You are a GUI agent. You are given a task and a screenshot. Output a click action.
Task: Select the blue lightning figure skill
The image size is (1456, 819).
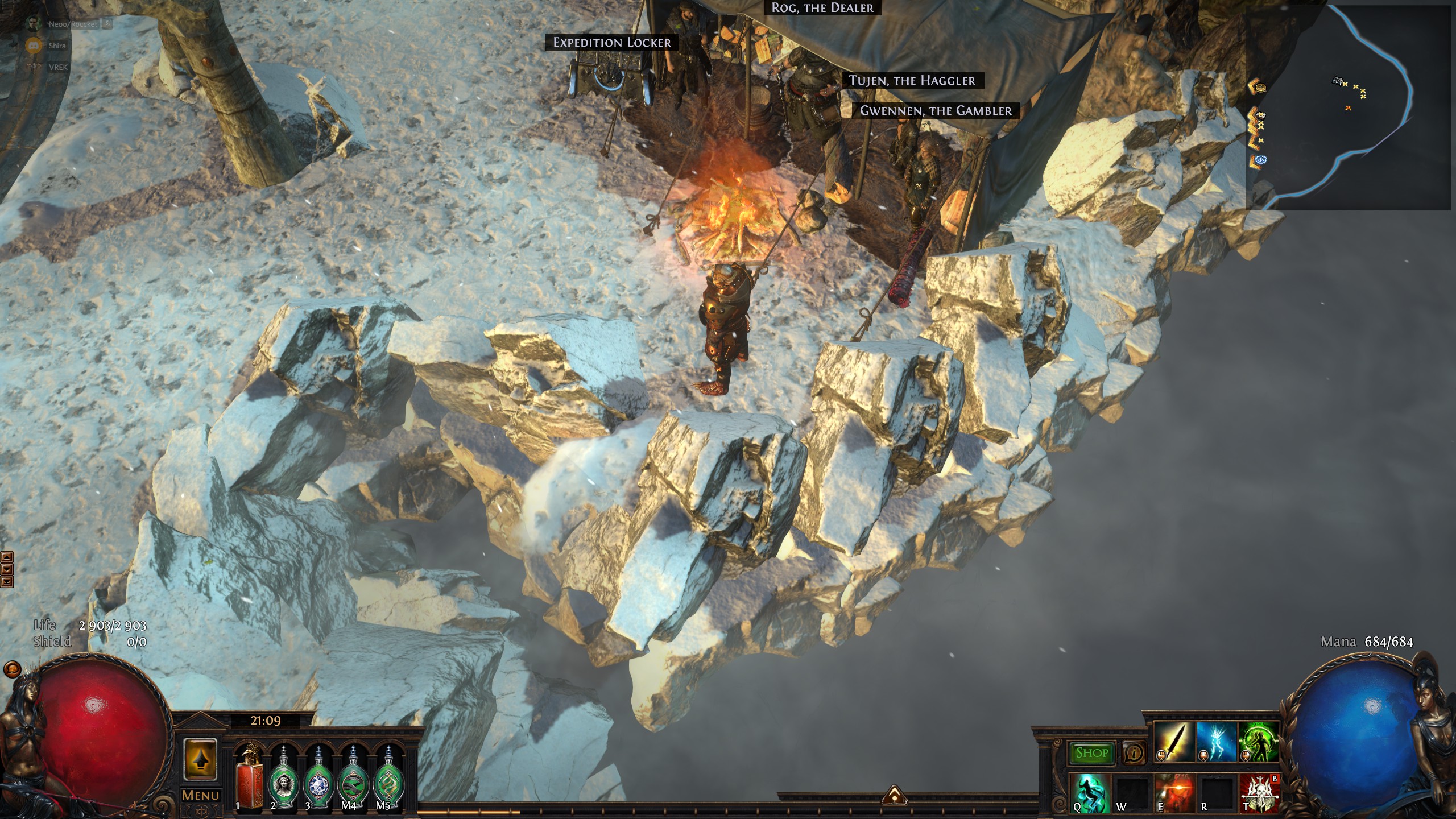pyautogui.click(x=1216, y=741)
